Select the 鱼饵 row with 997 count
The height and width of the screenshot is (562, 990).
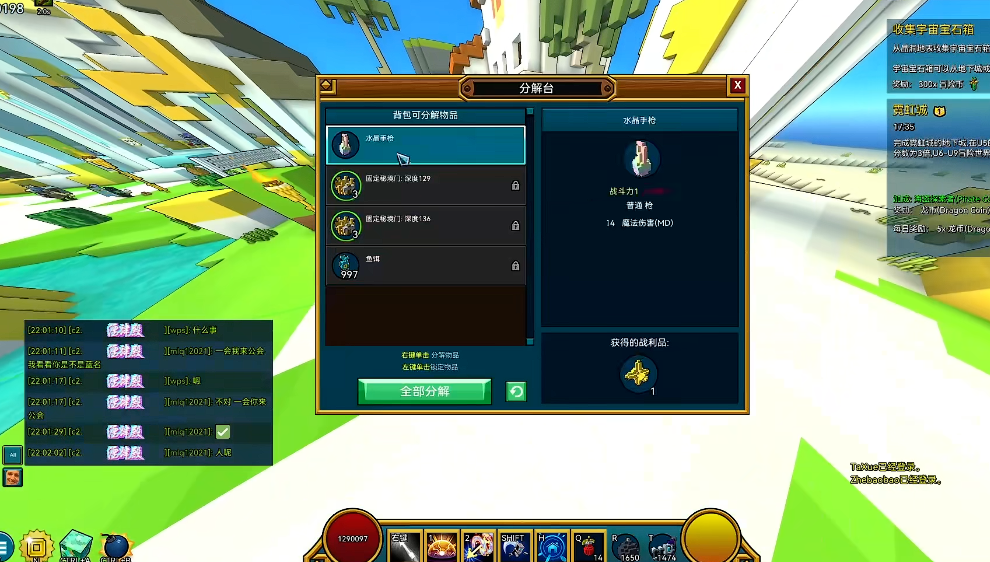425,265
